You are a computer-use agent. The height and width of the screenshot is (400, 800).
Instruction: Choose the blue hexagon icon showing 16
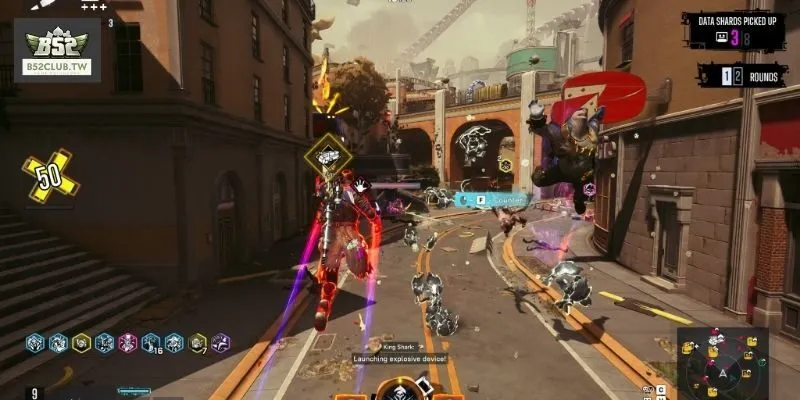(x=152, y=343)
